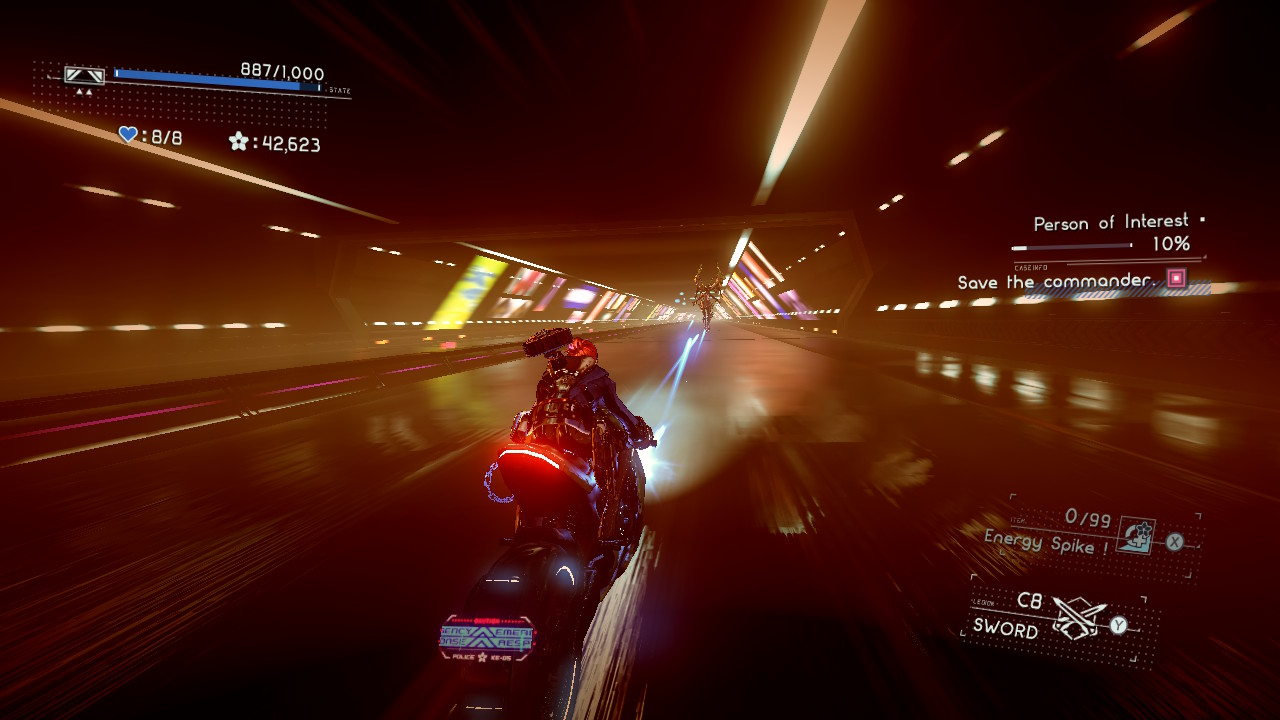Image resolution: width=1280 pixels, height=720 pixels.
Task: Click the blue heart life icon
Action: coord(126,135)
